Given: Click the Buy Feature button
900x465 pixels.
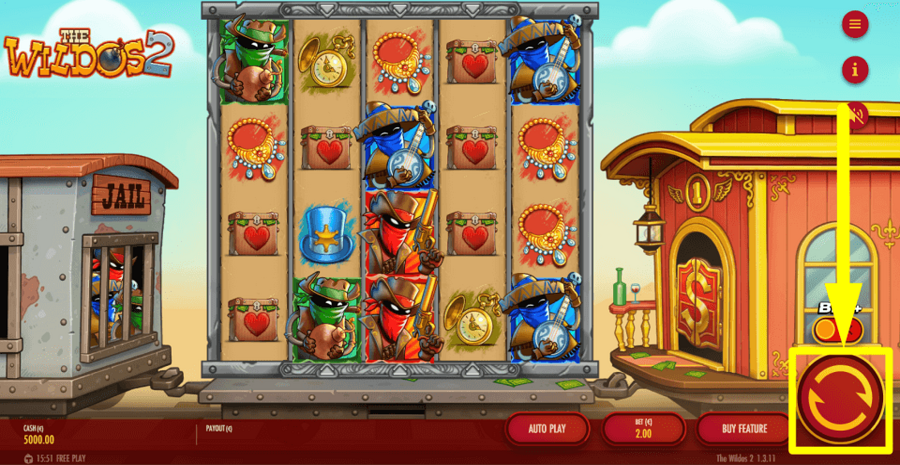Looking at the screenshot, I should pos(744,429).
